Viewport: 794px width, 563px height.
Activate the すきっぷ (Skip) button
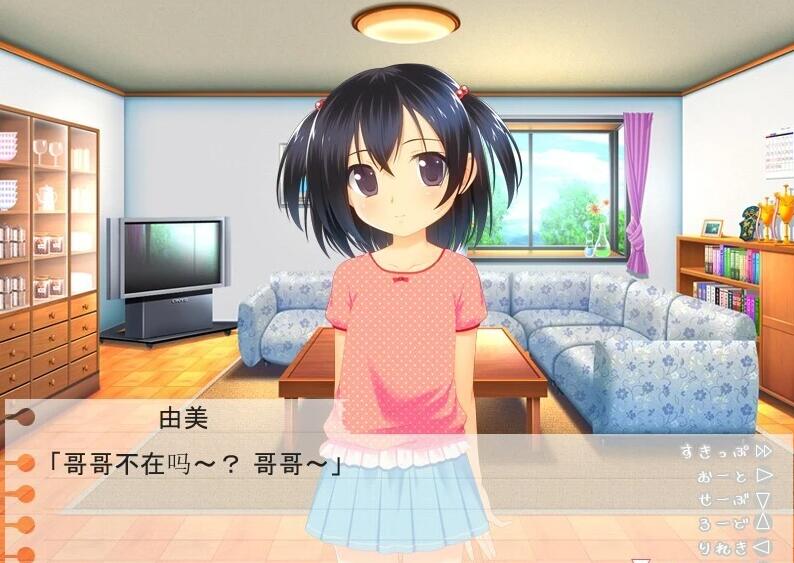coord(724,451)
